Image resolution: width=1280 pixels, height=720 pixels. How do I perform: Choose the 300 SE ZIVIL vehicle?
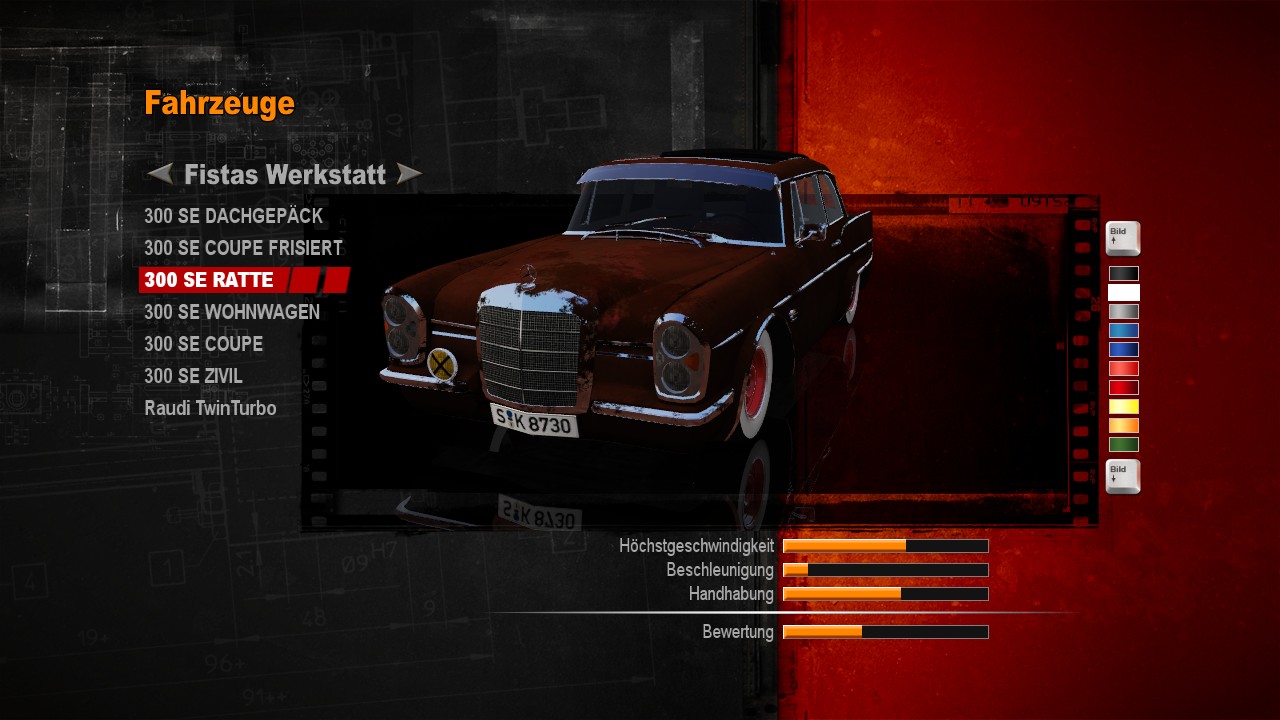click(x=193, y=376)
